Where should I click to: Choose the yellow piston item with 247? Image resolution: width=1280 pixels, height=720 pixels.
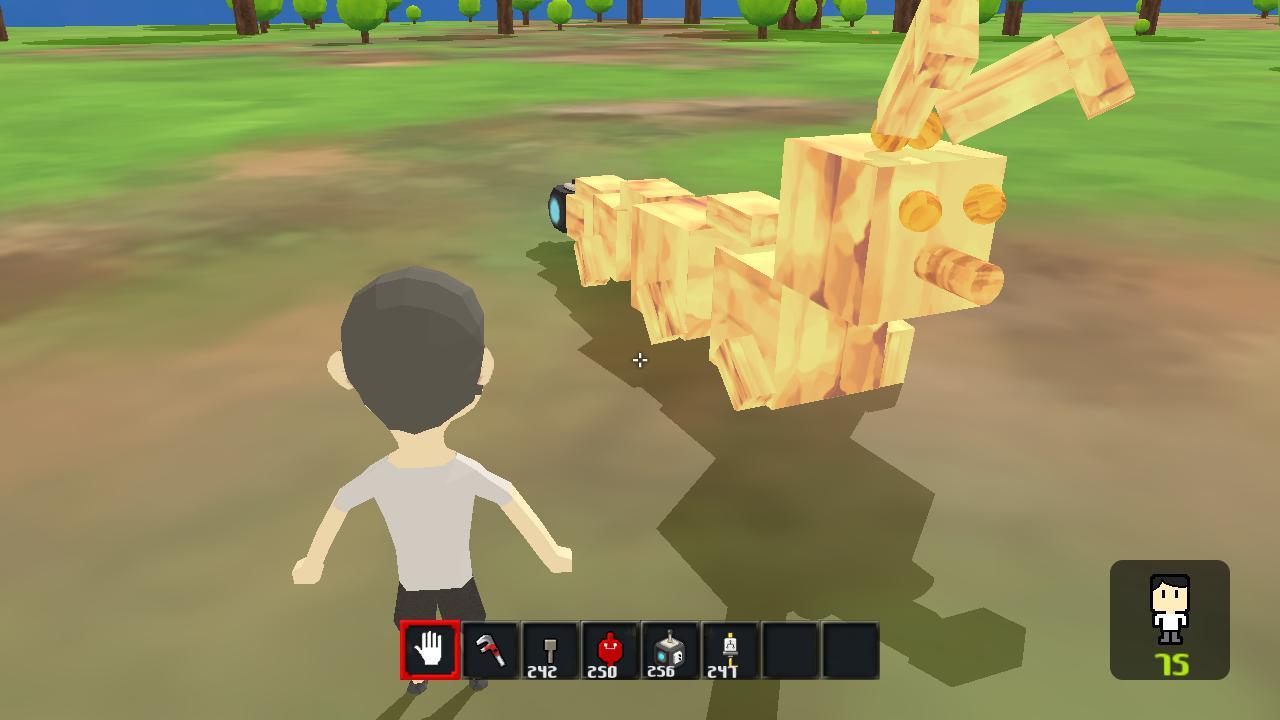tap(730, 650)
